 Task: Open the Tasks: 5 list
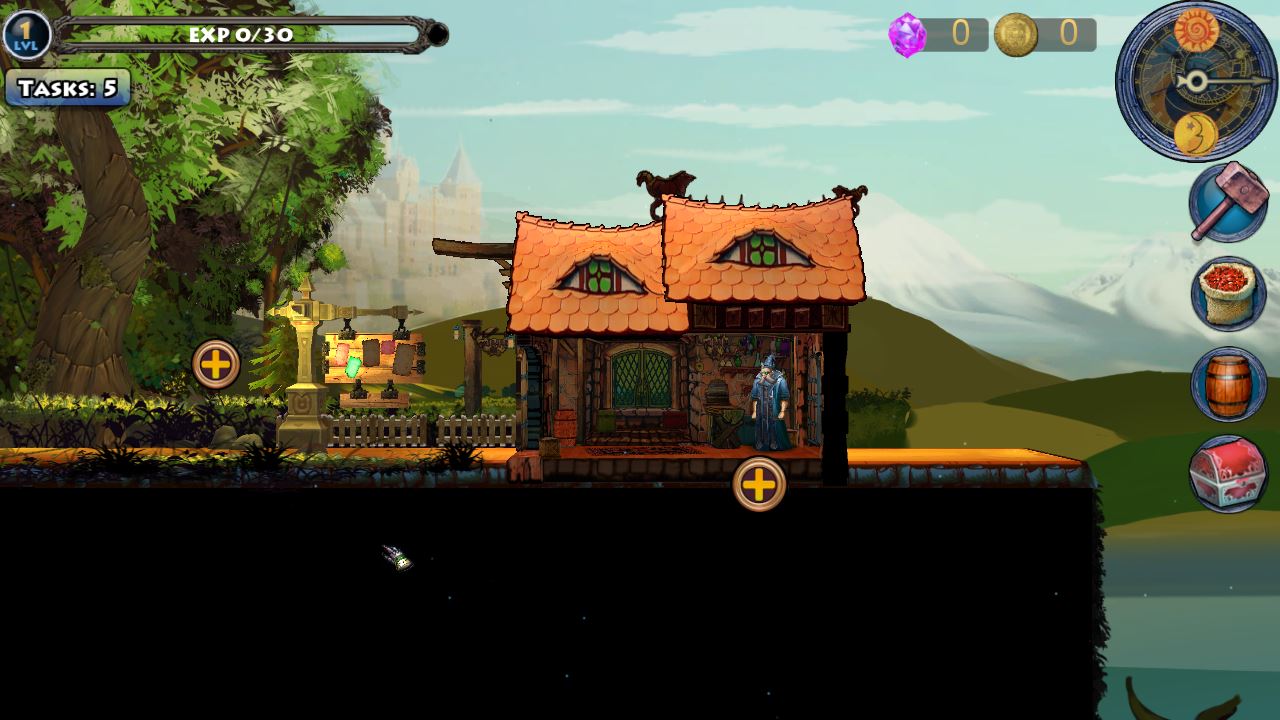pos(67,88)
